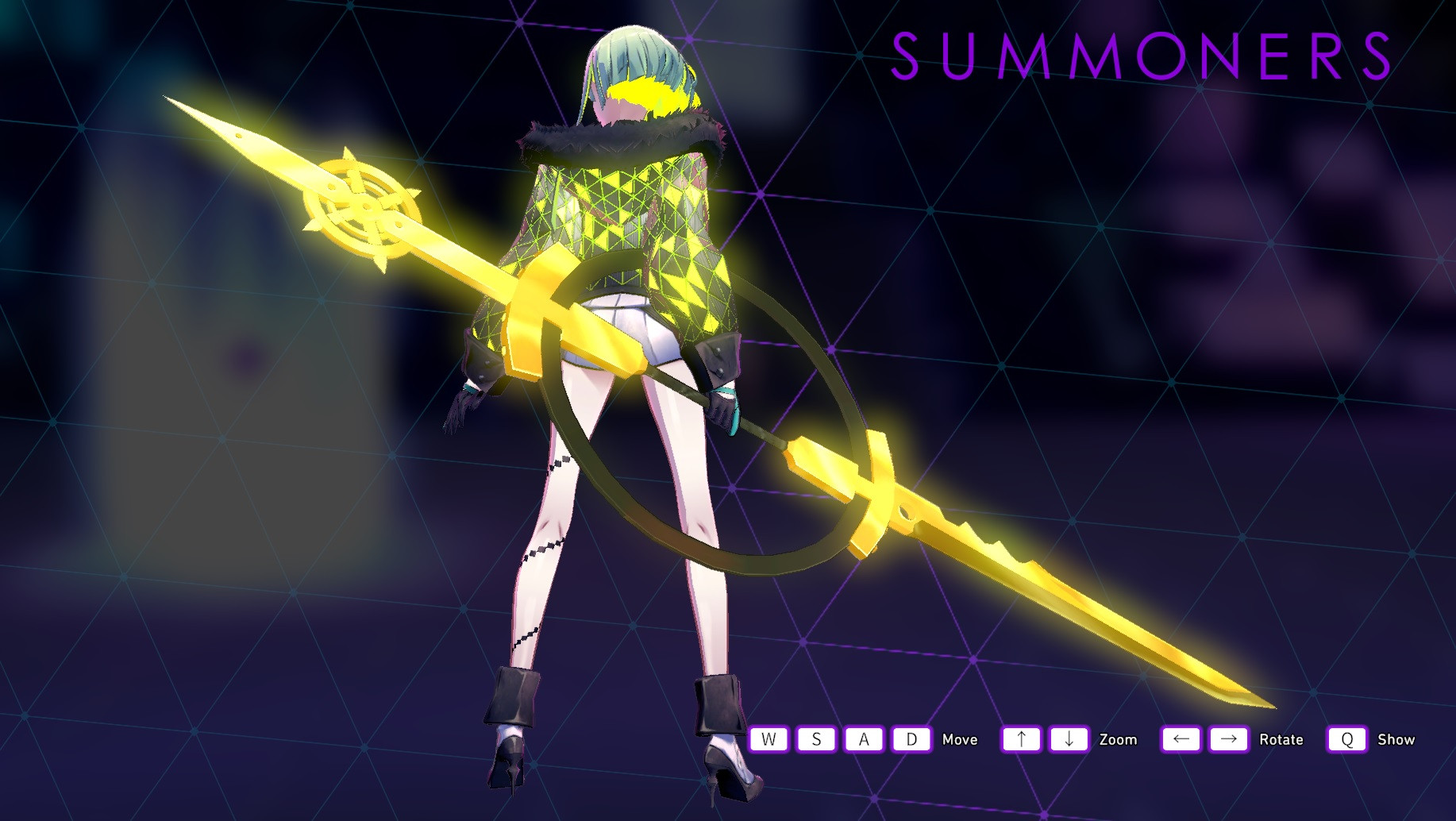The height and width of the screenshot is (821, 1456).
Task: Toggle the Q Show control
Action: [x=1347, y=739]
